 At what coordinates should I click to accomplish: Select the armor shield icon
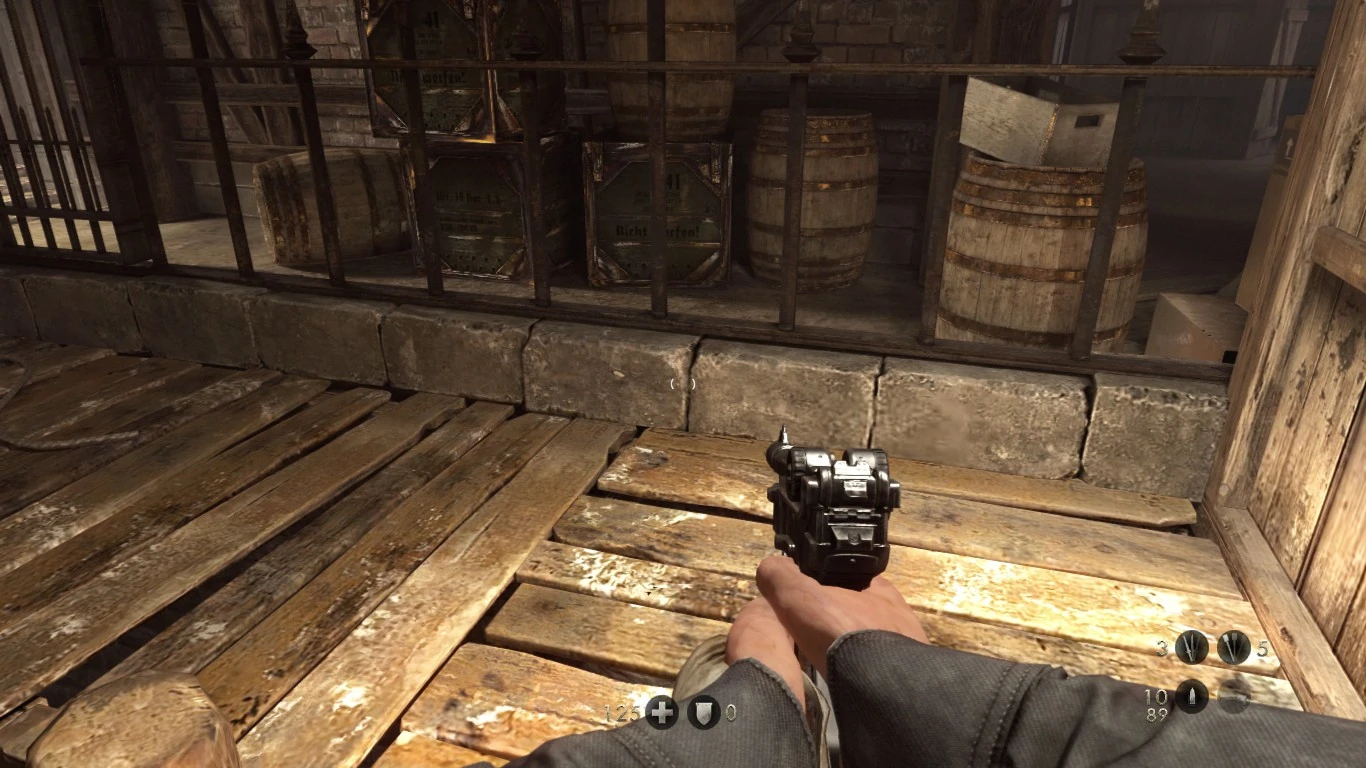(x=703, y=713)
